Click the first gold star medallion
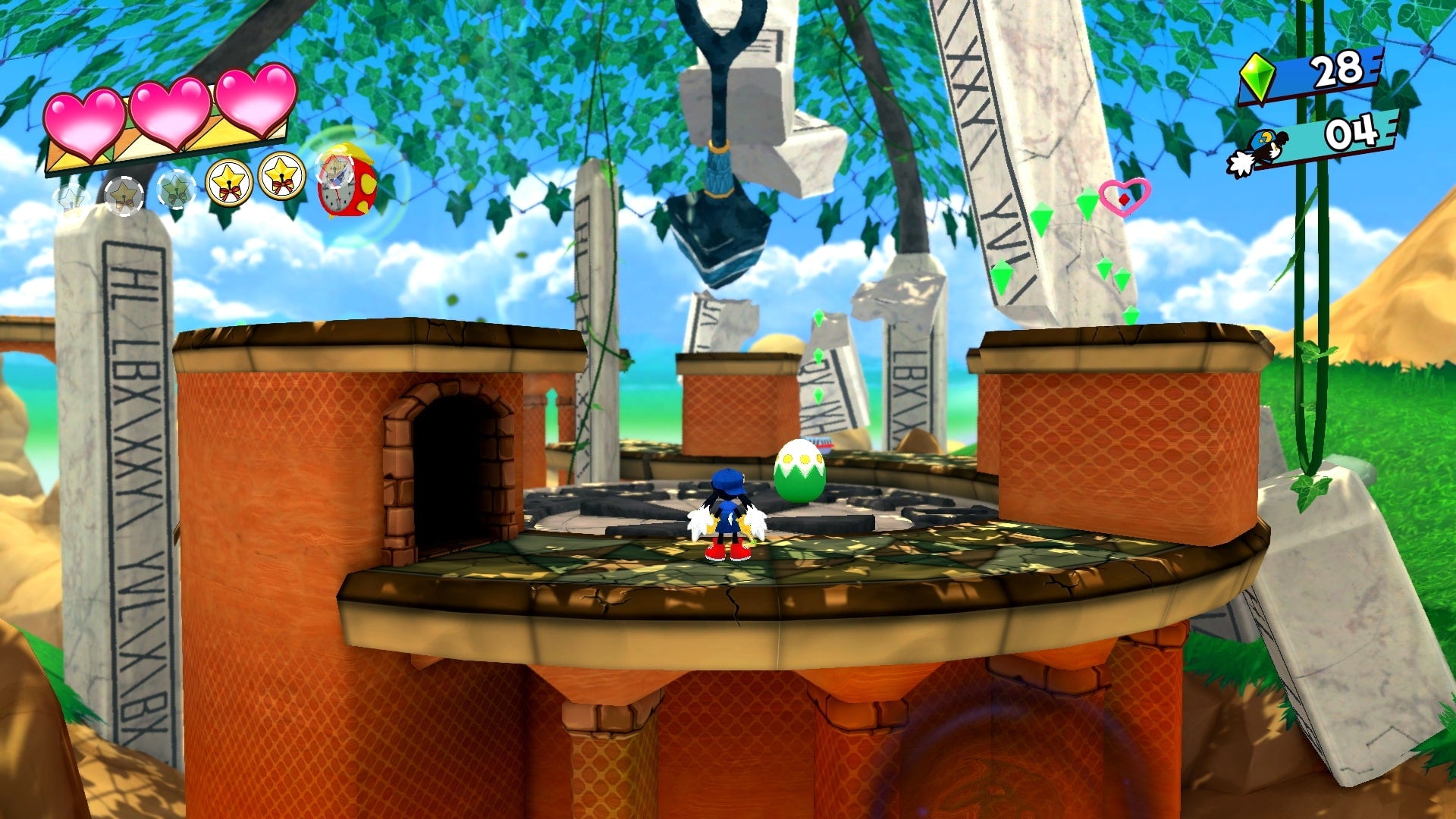This screenshot has height=819, width=1456. (x=227, y=180)
